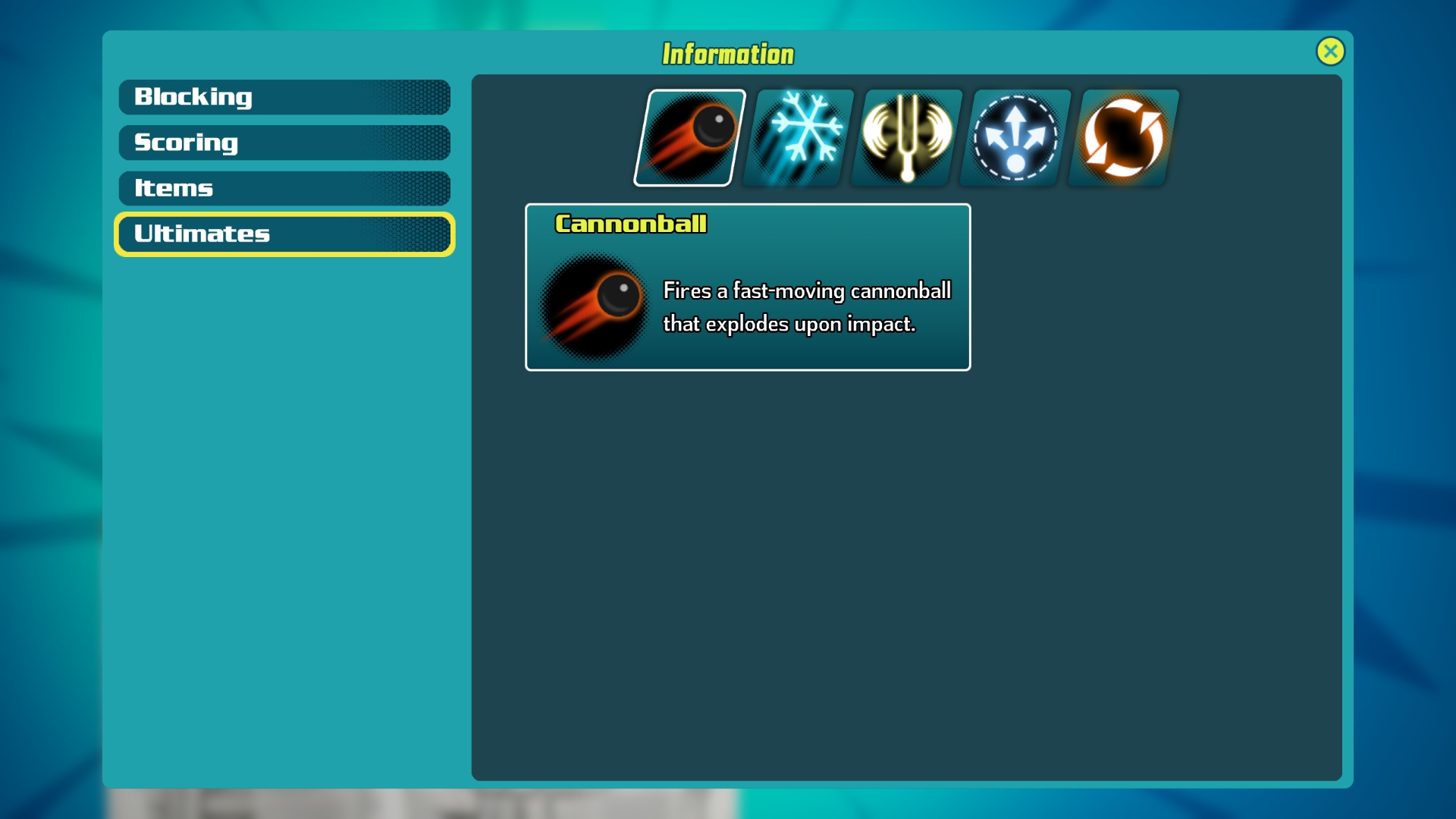Choose the Cannonball ultimate icon
This screenshot has height=819, width=1456.
point(689,138)
